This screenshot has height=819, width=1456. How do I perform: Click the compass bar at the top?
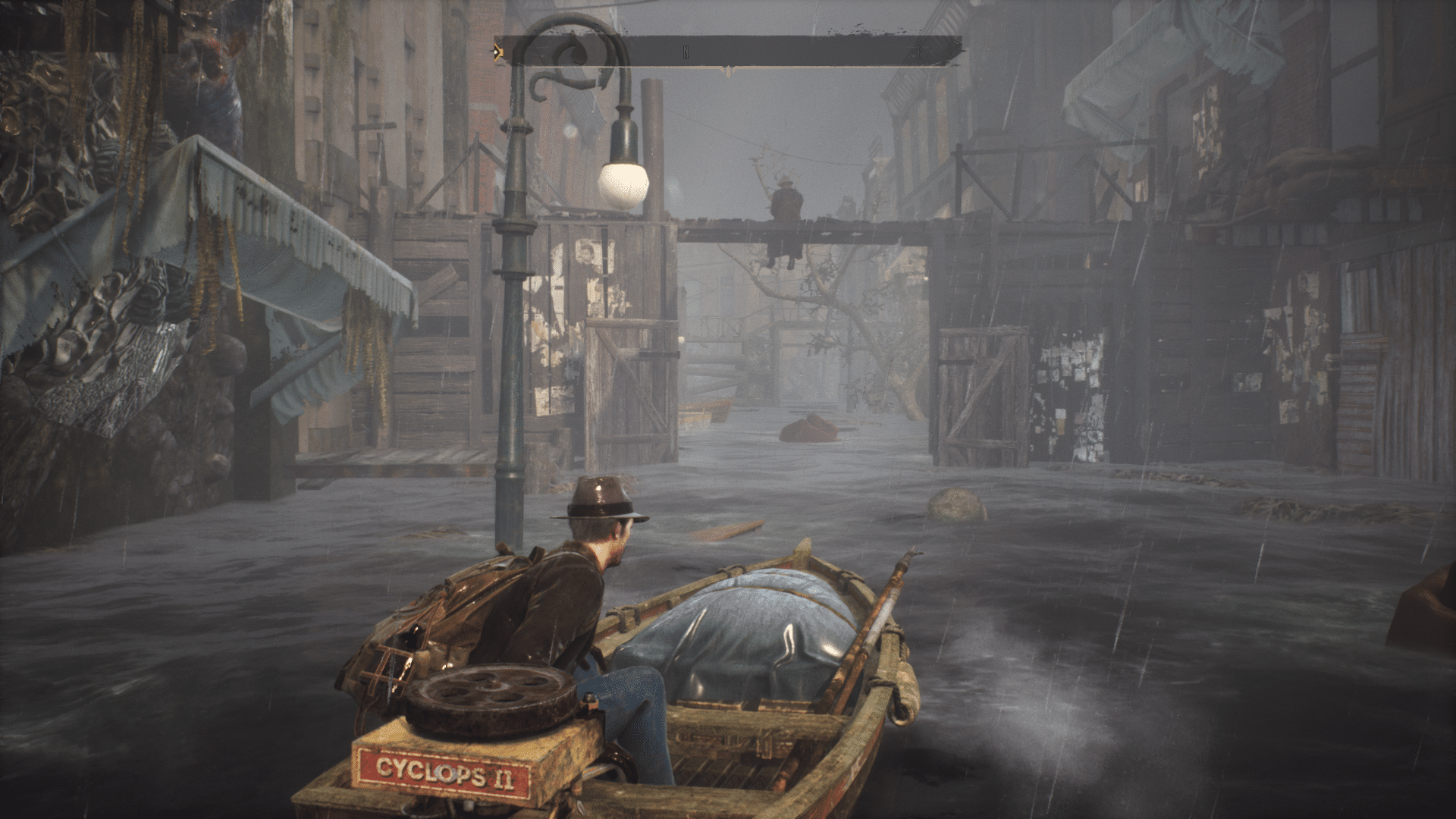pyautogui.click(x=728, y=52)
